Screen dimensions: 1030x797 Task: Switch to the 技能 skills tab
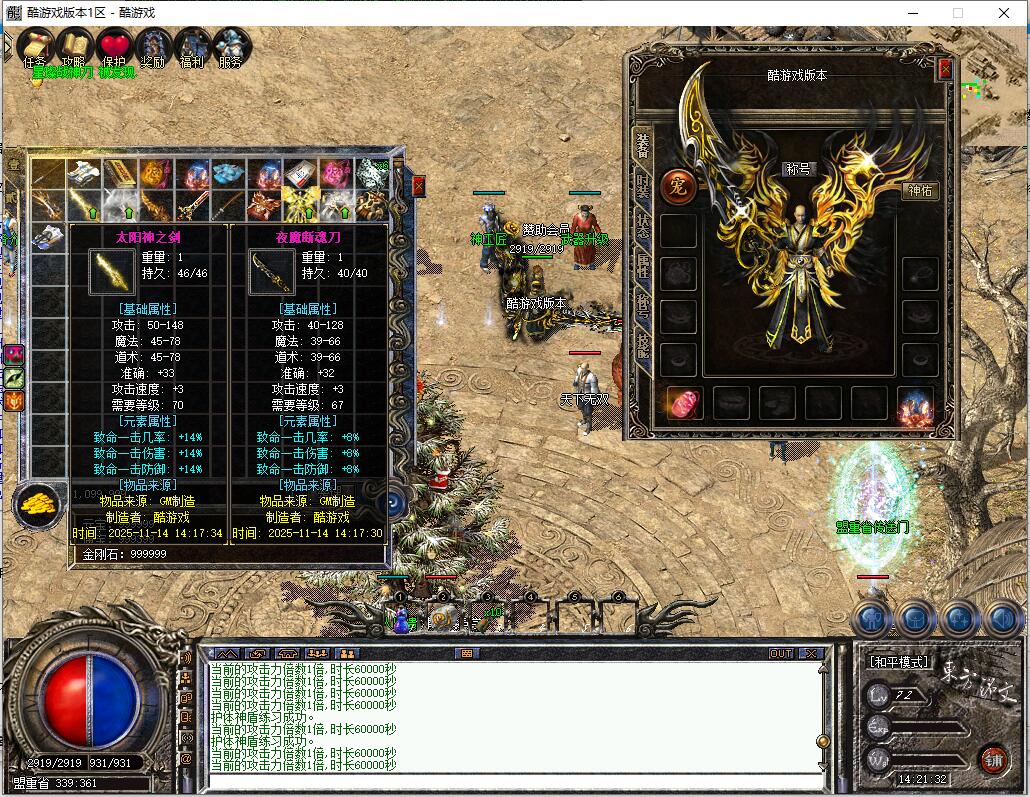[642, 345]
